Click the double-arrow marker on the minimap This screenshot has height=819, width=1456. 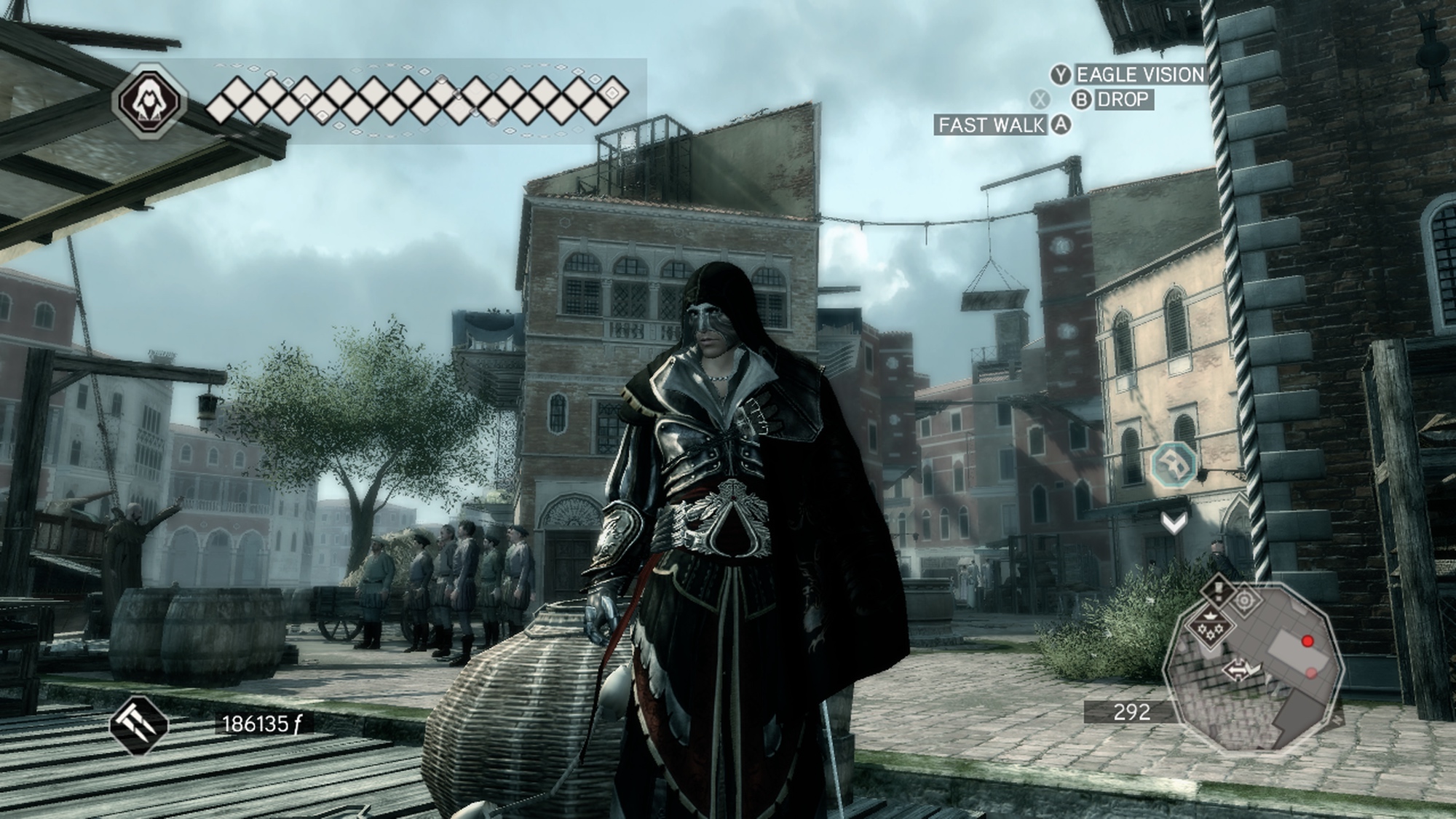(1235, 670)
